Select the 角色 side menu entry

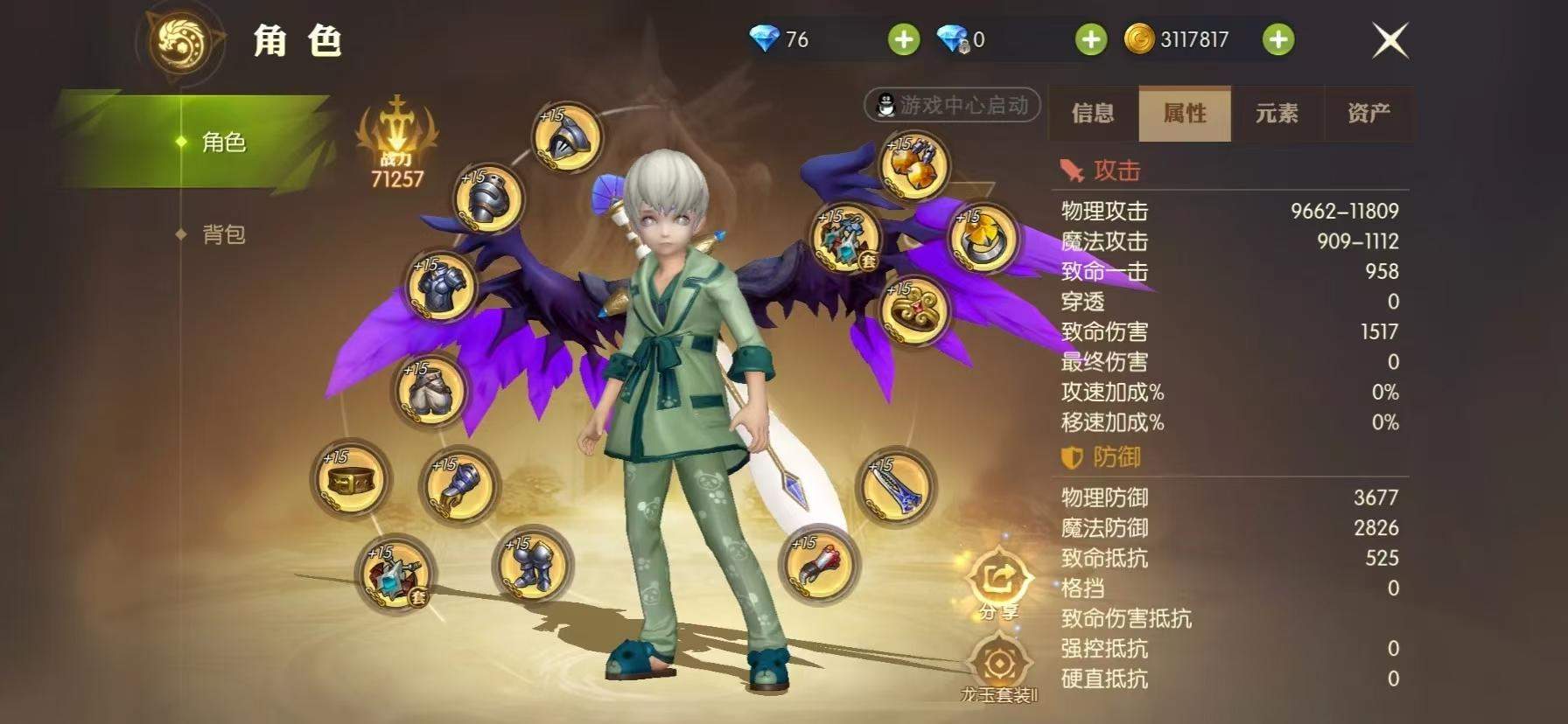coord(223,142)
